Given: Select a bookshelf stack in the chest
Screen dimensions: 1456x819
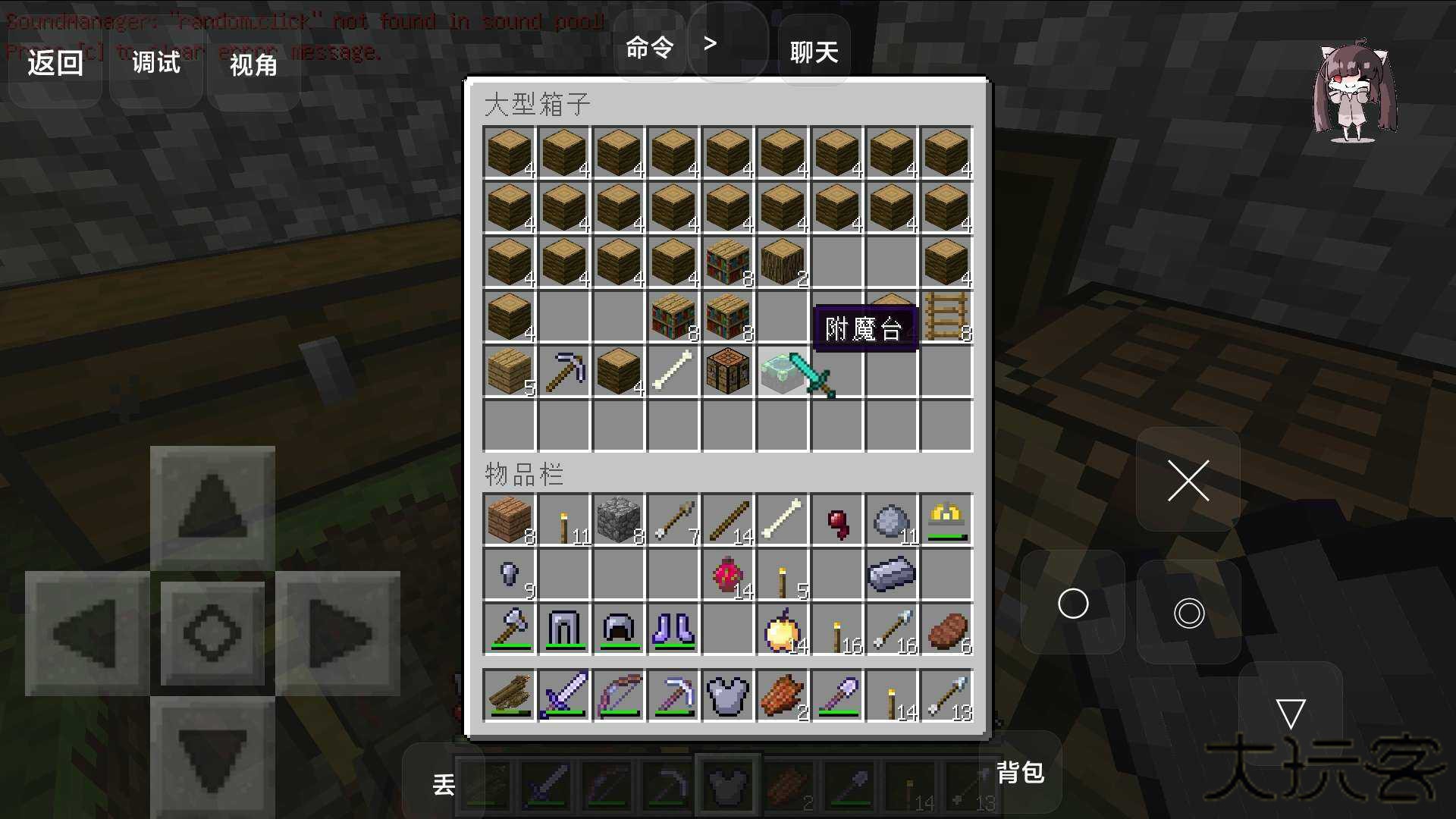Looking at the screenshot, I should coord(726,262).
